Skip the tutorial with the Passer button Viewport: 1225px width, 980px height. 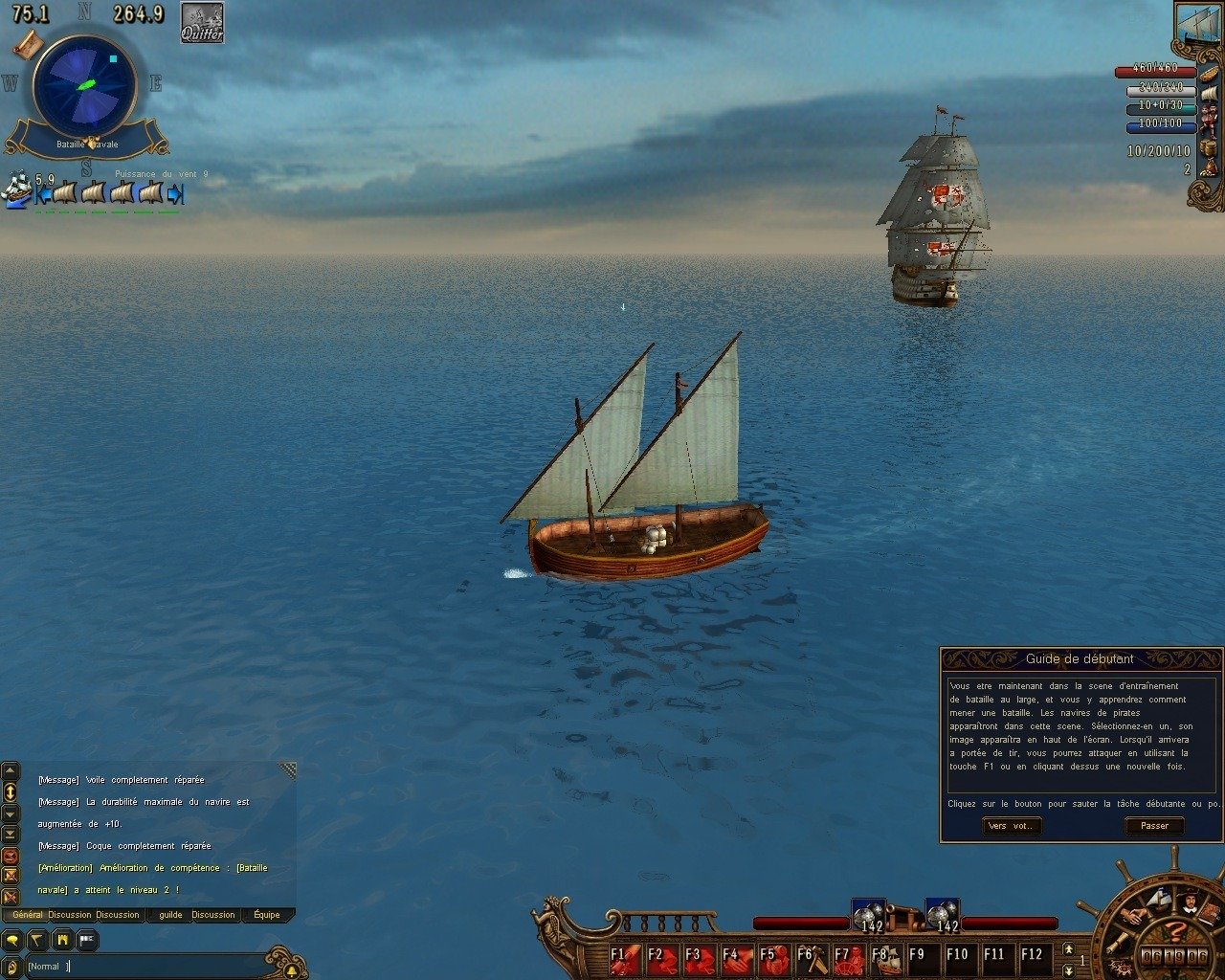click(1154, 826)
